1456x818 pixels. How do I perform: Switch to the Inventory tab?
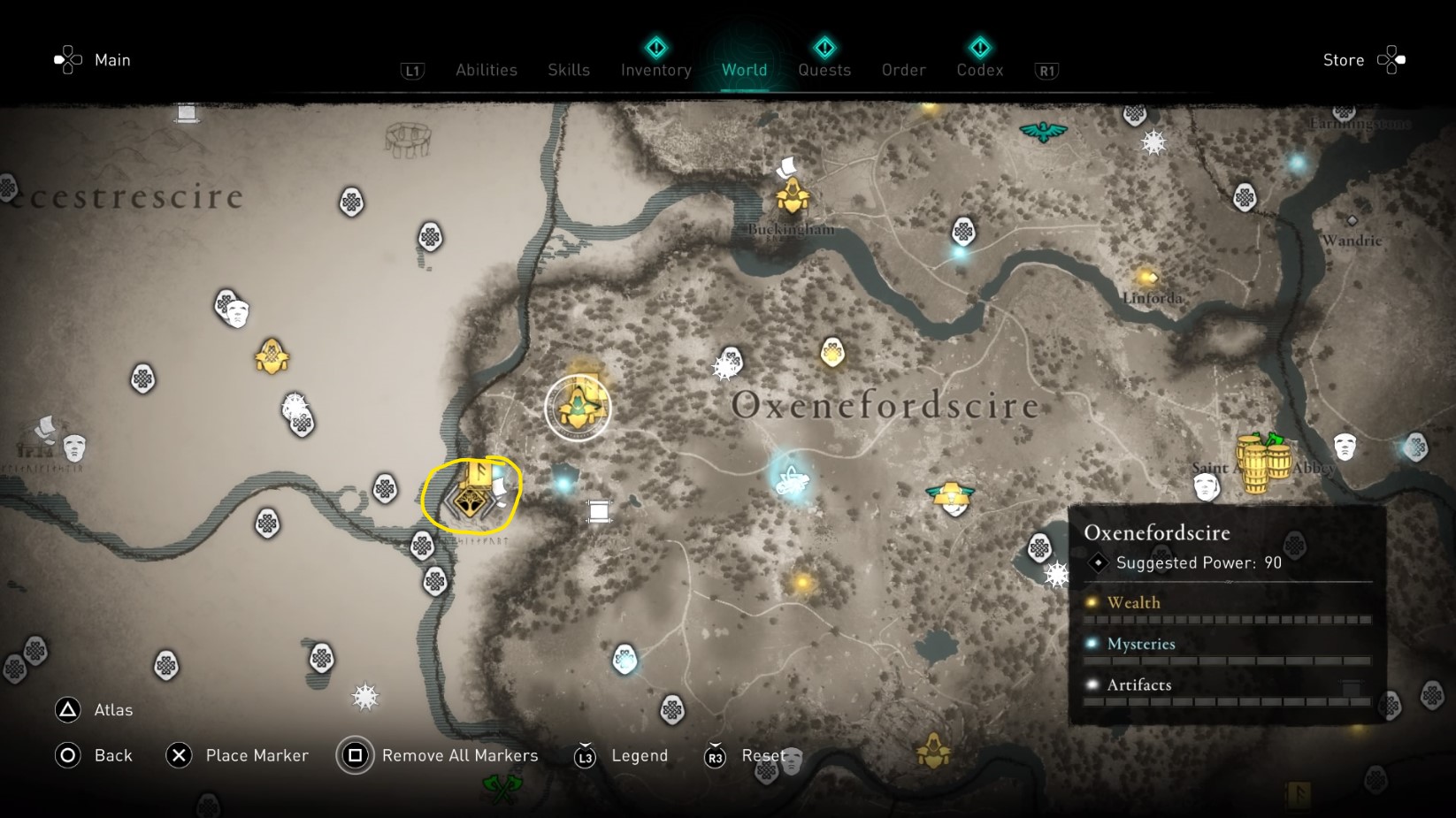(655, 70)
